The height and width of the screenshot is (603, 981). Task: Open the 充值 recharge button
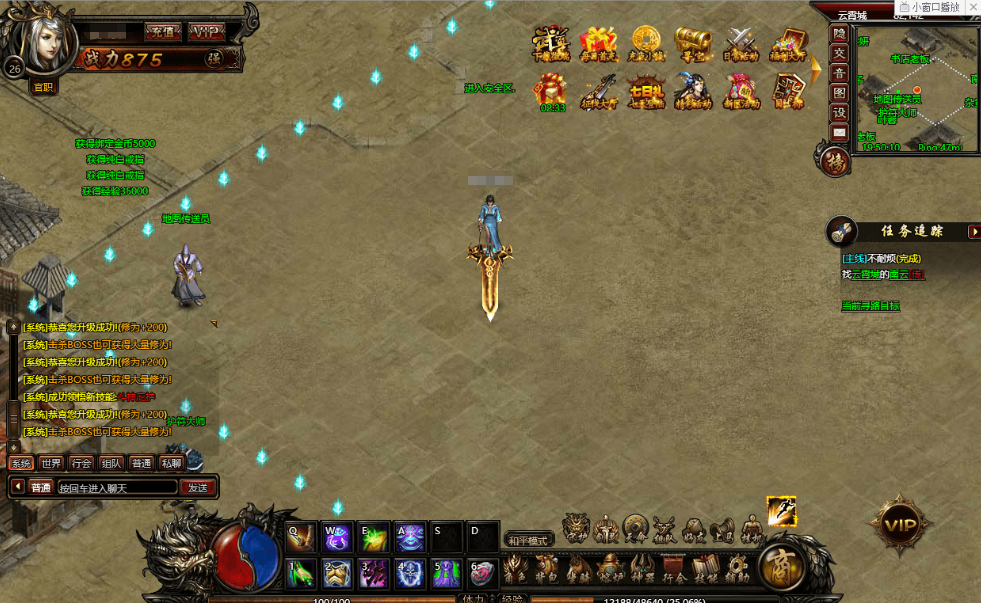pyautogui.click(x=163, y=31)
